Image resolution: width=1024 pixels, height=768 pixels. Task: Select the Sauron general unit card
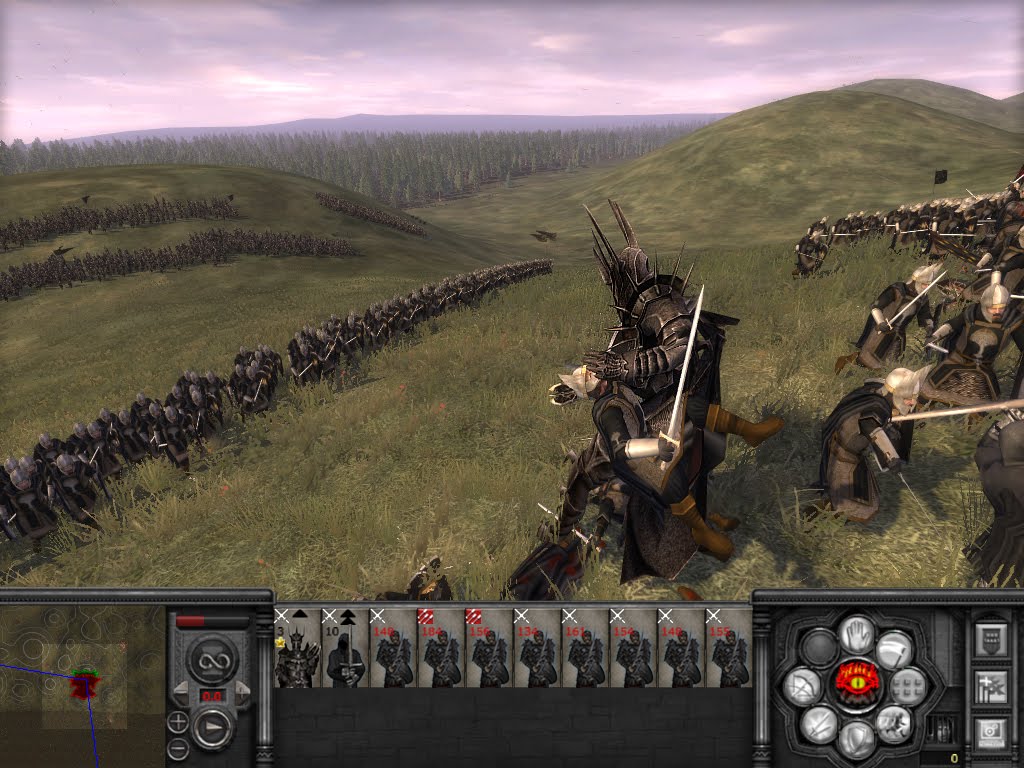click(x=297, y=648)
